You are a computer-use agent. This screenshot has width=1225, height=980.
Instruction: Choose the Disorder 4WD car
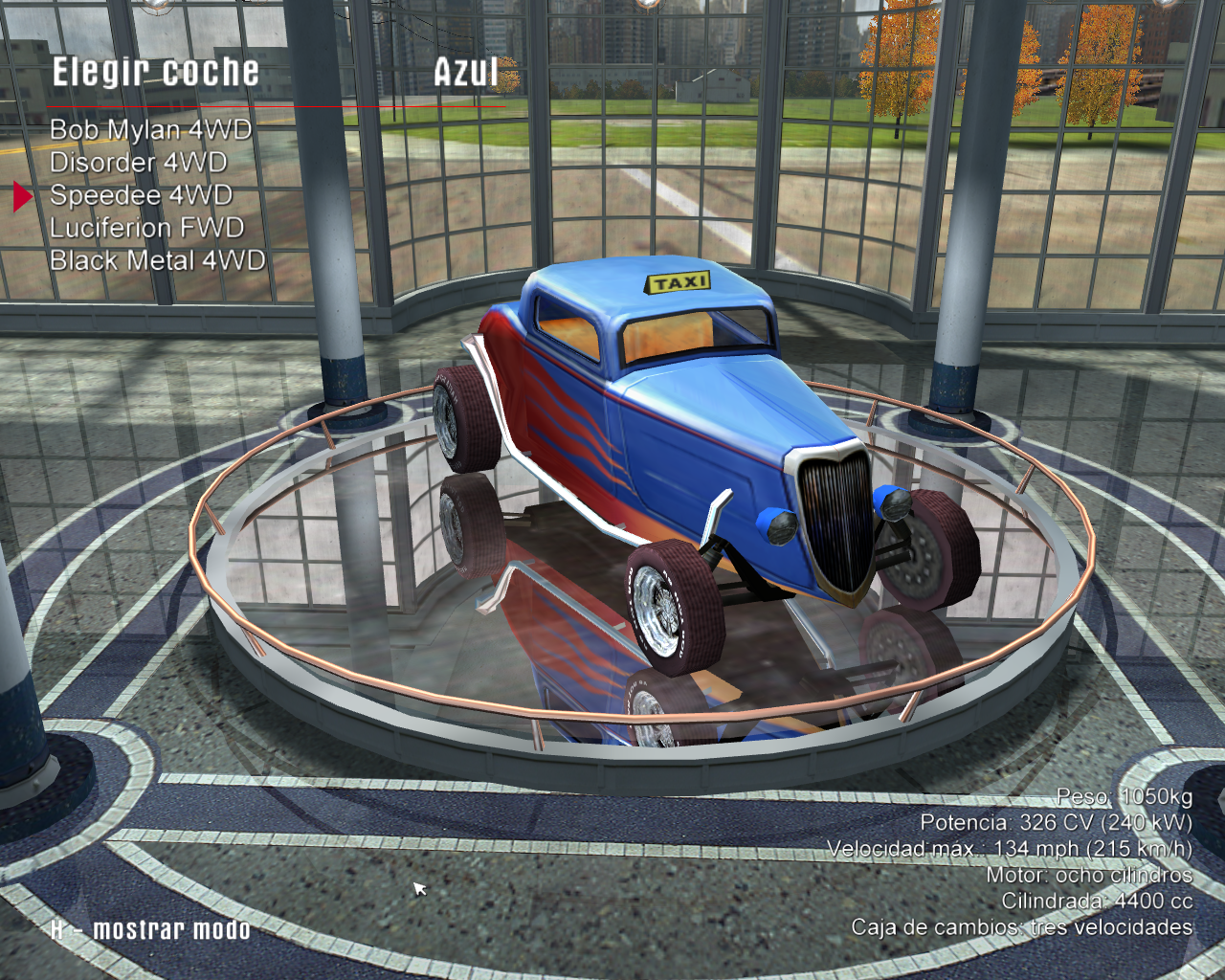point(138,163)
